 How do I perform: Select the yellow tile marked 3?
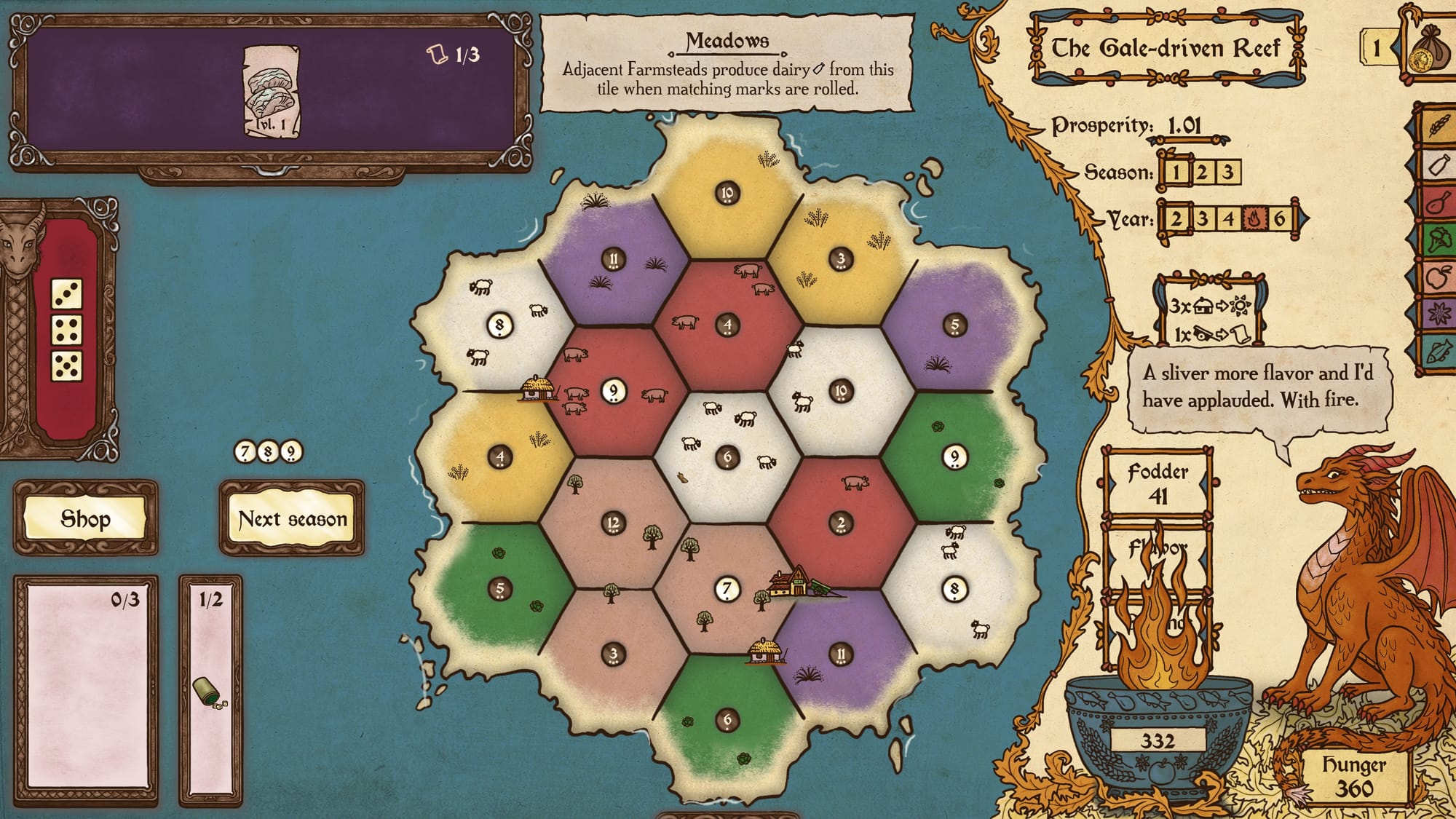(x=841, y=258)
